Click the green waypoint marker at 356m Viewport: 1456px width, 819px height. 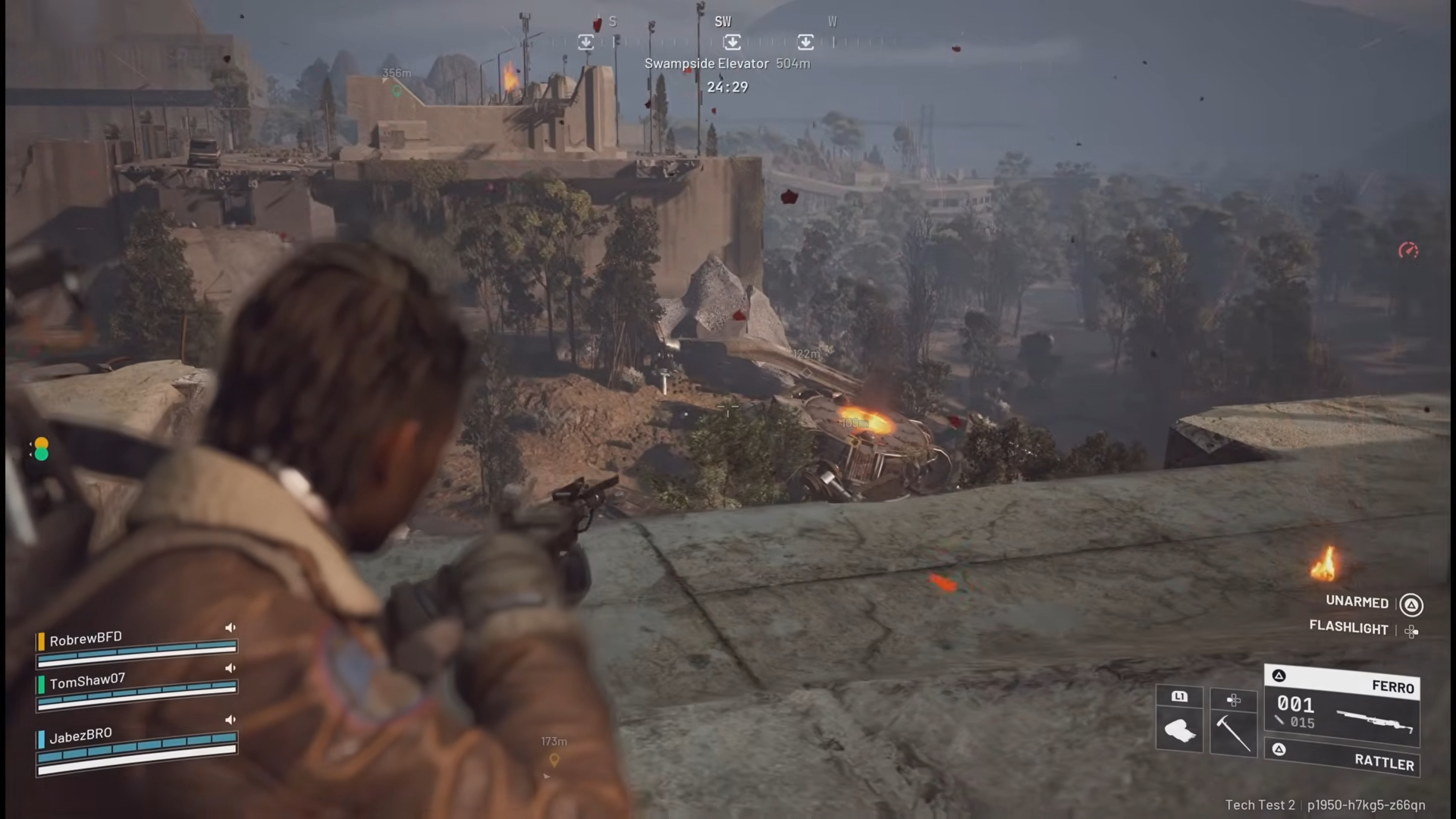396,90
